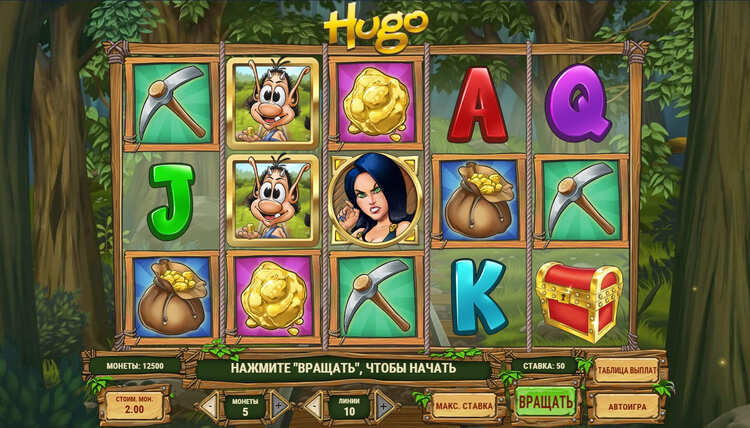750x428 pixels.
Task: Set the maximum bet (МАКС. СТАВКА)
Action: (x=465, y=406)
